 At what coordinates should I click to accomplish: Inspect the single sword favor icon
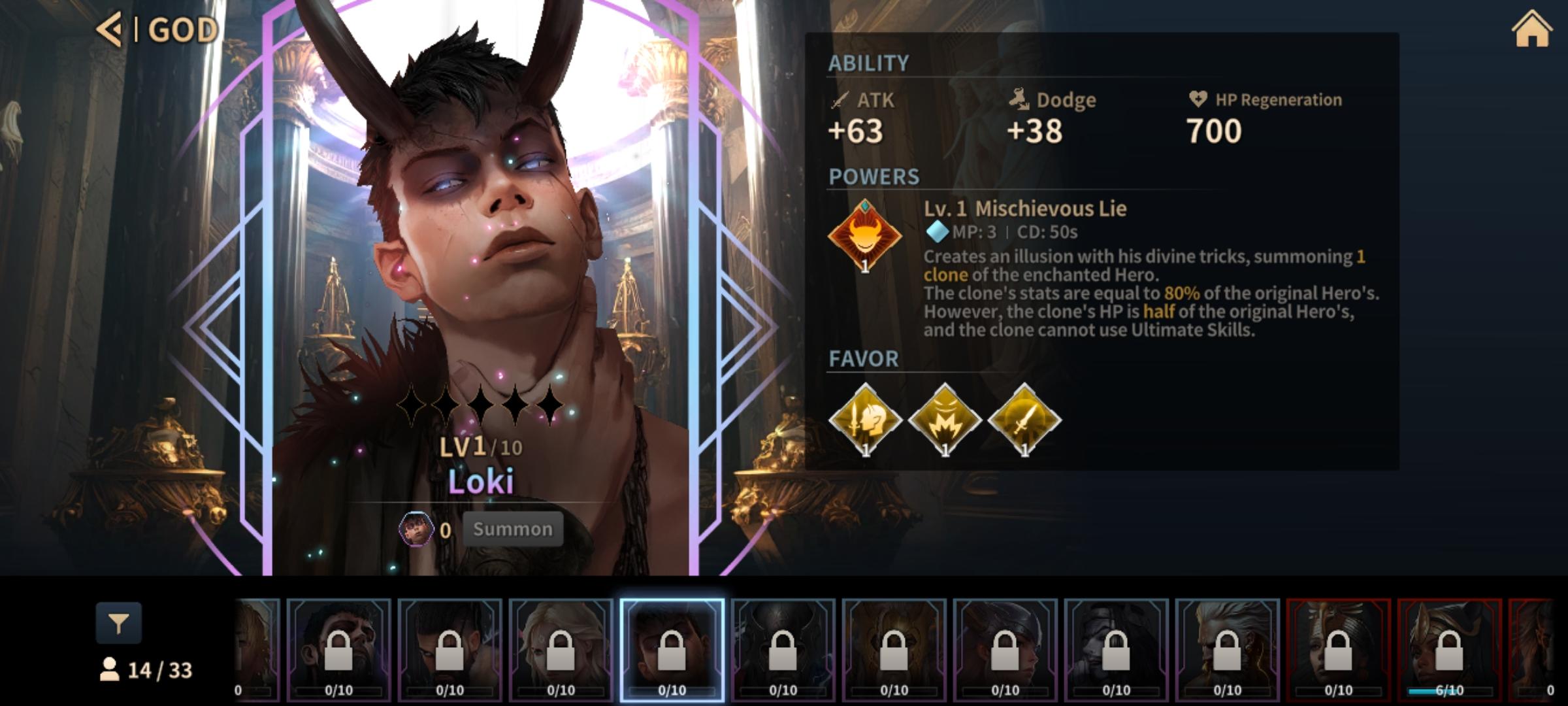[x=1024, y=420]
